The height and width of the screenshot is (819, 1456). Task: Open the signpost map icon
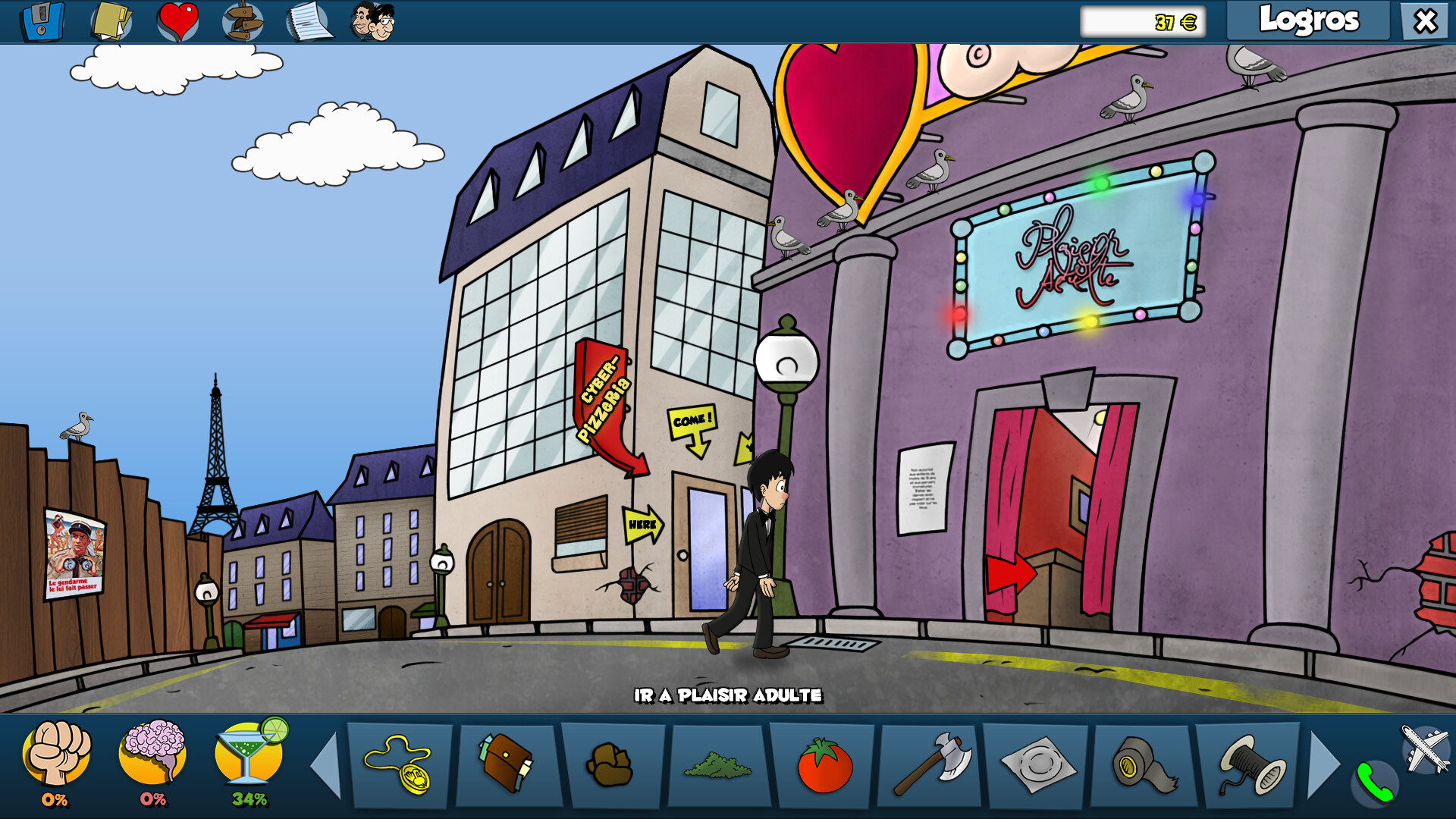pyautogui.click(x=241, y=20)
